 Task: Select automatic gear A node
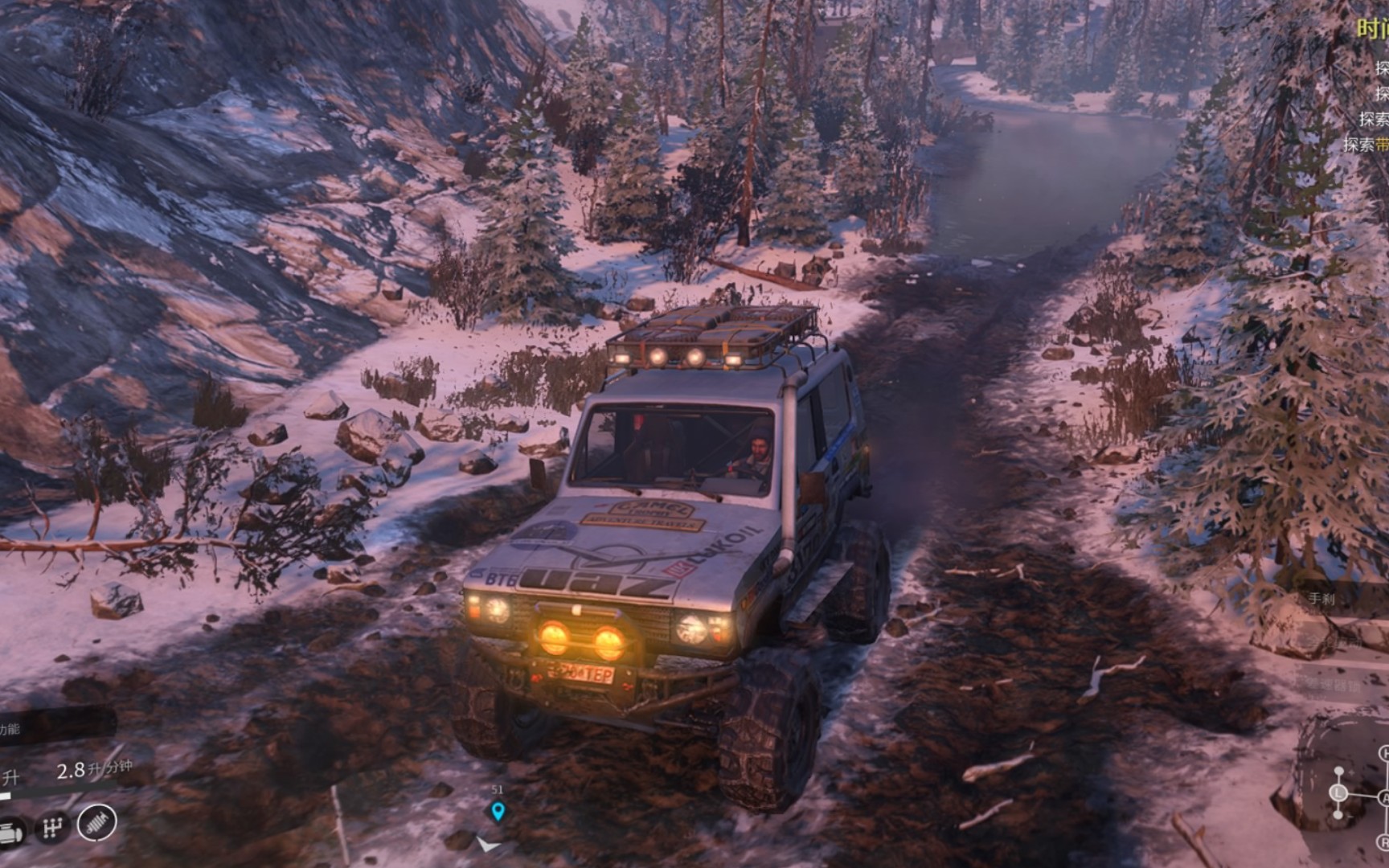pyautogui.click(x=1386, y=796)
